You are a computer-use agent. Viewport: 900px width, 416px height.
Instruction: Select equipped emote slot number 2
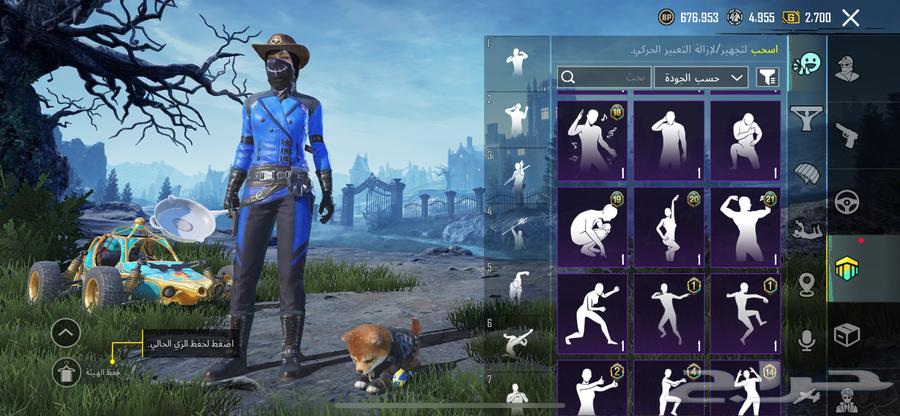[x=517, y=120]
